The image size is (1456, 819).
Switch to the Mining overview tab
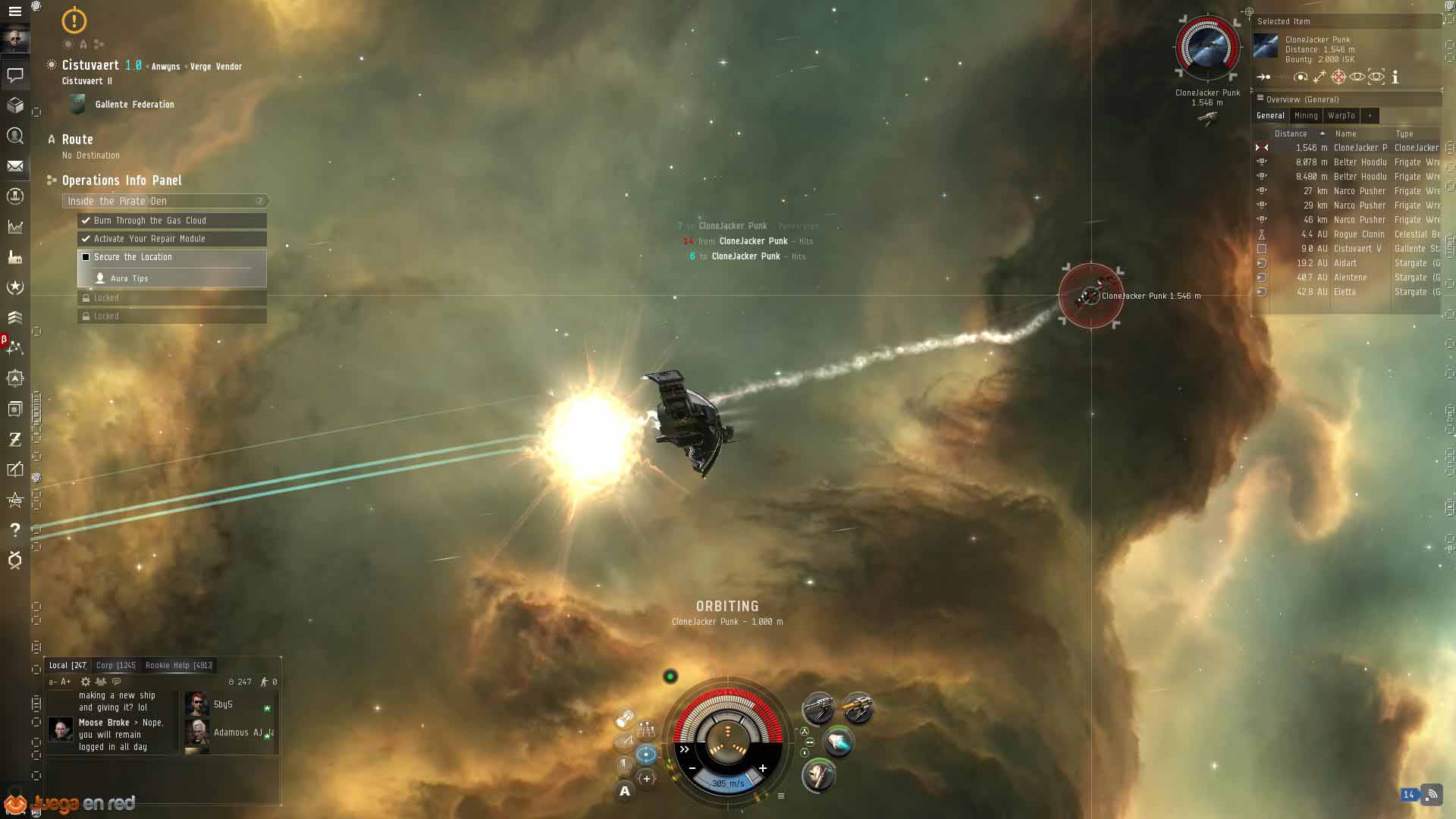click(1306, 115)
